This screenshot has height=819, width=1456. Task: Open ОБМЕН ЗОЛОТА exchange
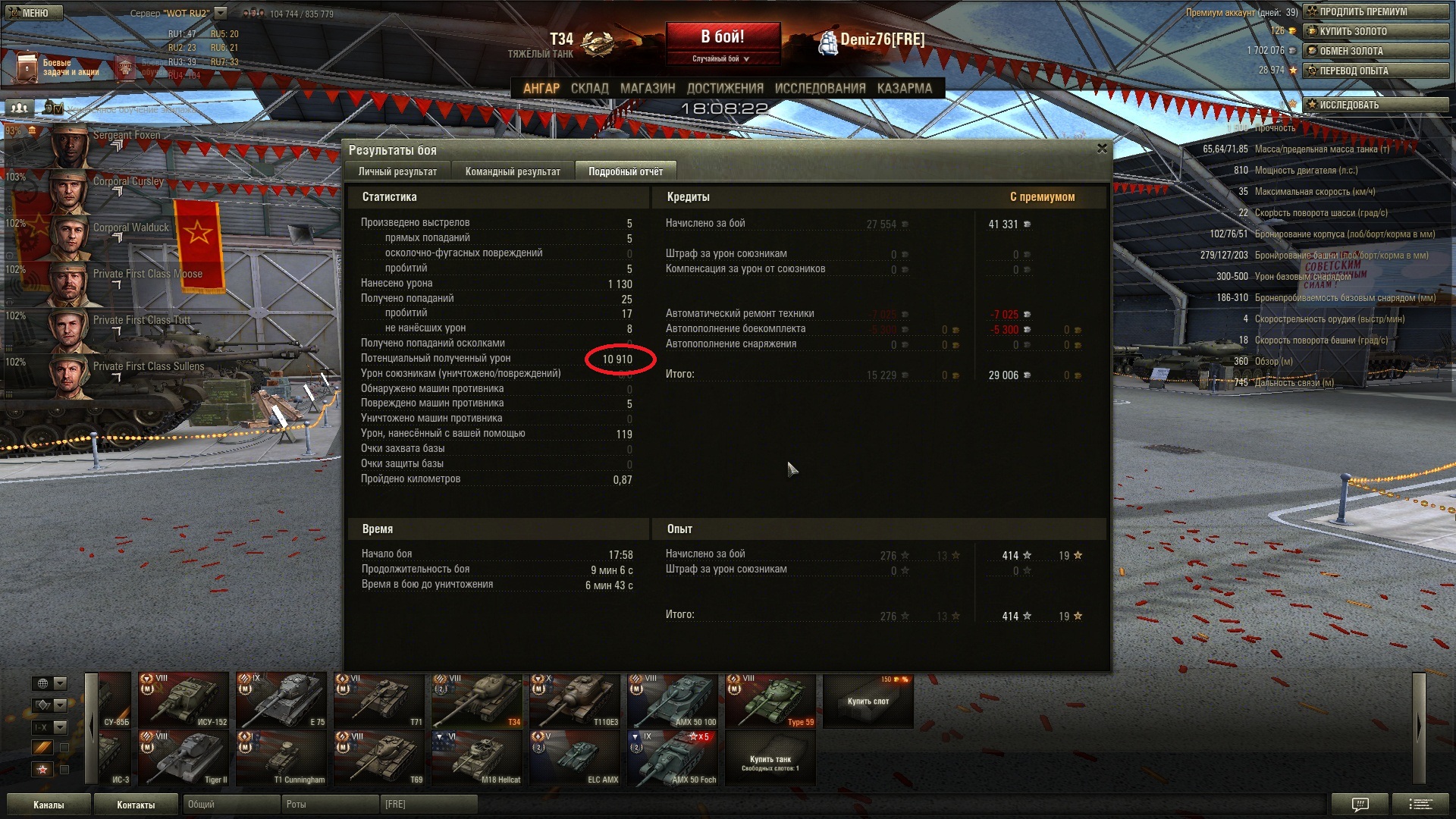1375,51
